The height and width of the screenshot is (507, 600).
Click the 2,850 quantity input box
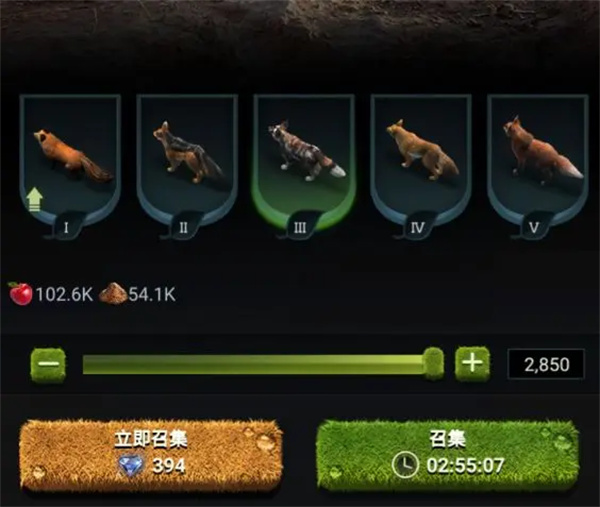click(x=545, y=364)
